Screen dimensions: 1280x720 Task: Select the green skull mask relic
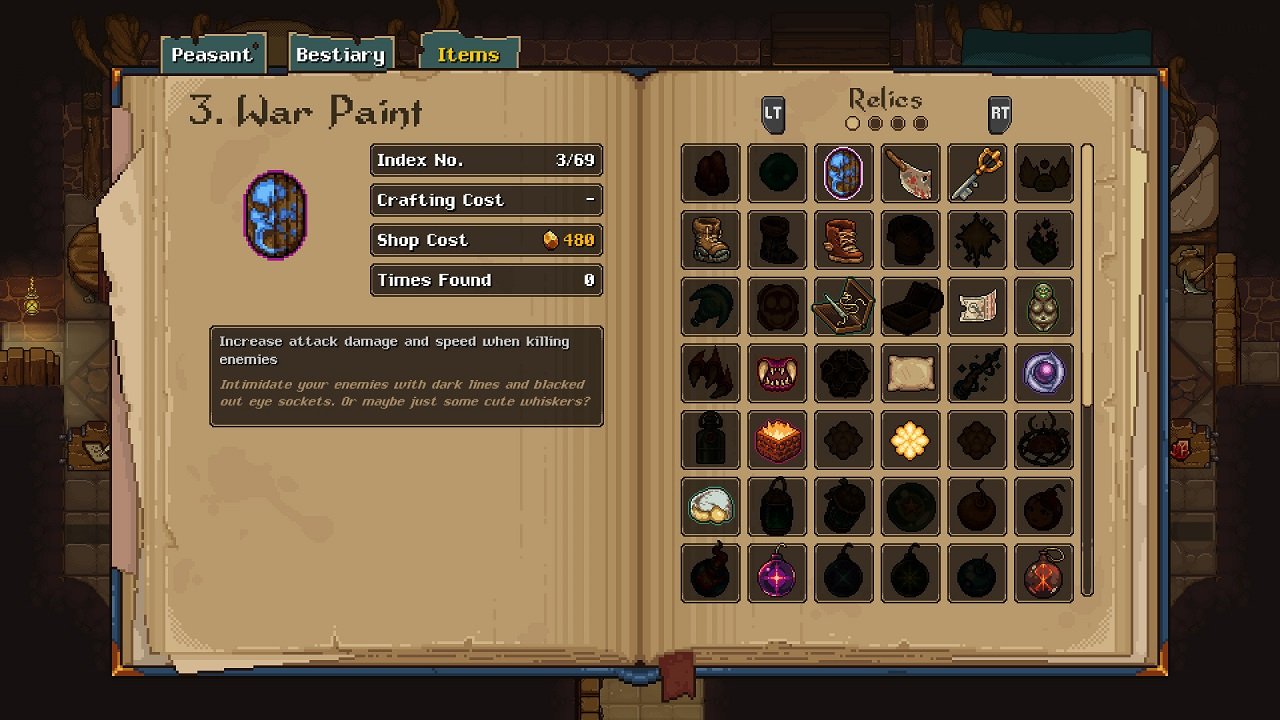[1044, 307]
